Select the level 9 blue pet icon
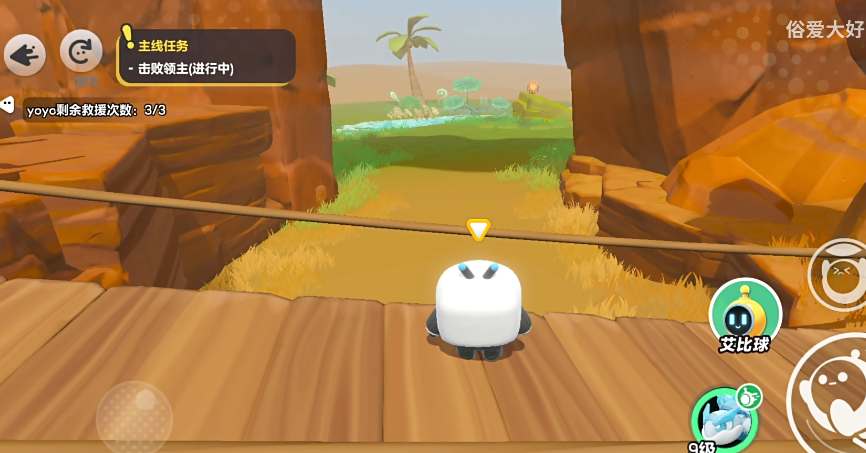Image resolution: width=866 pixels, height=453 pixels. click(x=722, y=416)
